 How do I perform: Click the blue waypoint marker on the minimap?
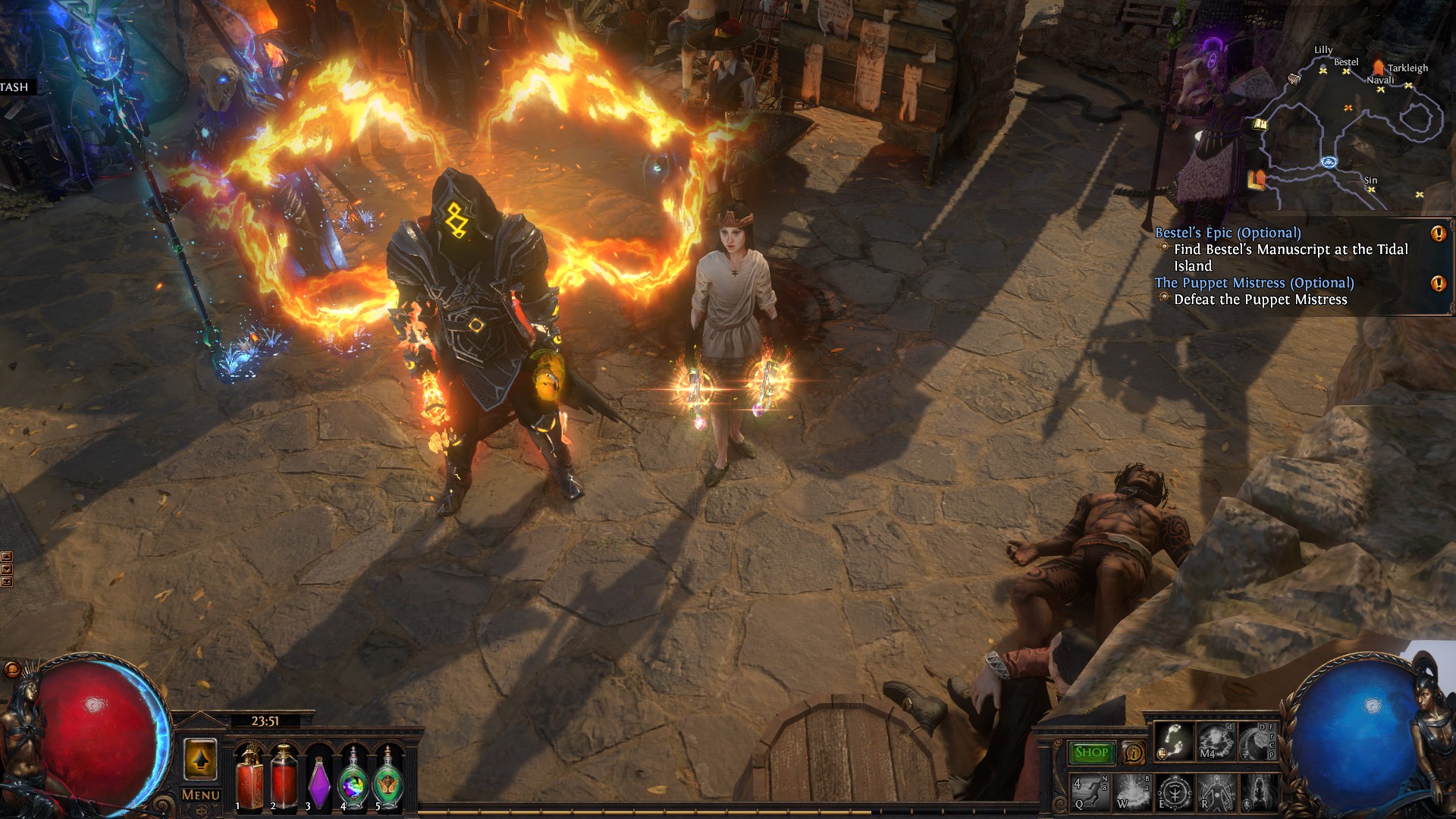pos(1328,162)
